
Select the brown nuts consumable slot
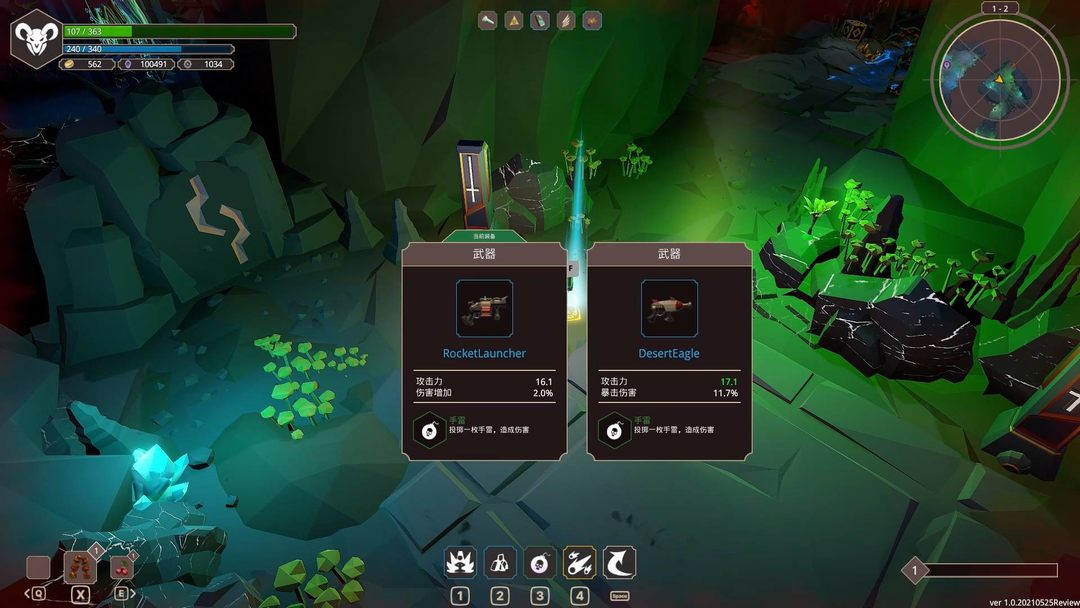pos(81,567)
